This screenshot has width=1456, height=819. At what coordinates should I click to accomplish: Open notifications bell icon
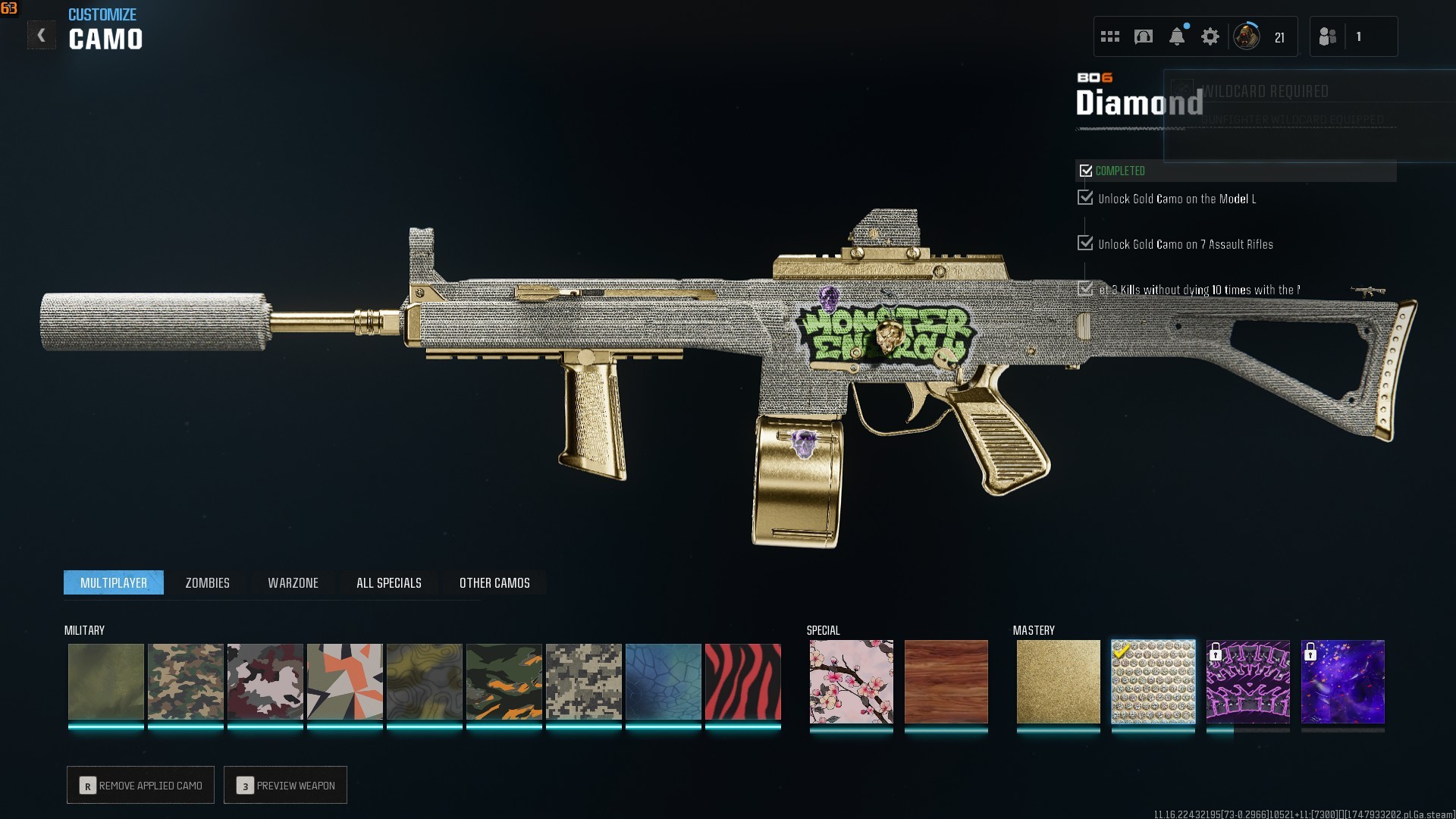(1176, 36)
